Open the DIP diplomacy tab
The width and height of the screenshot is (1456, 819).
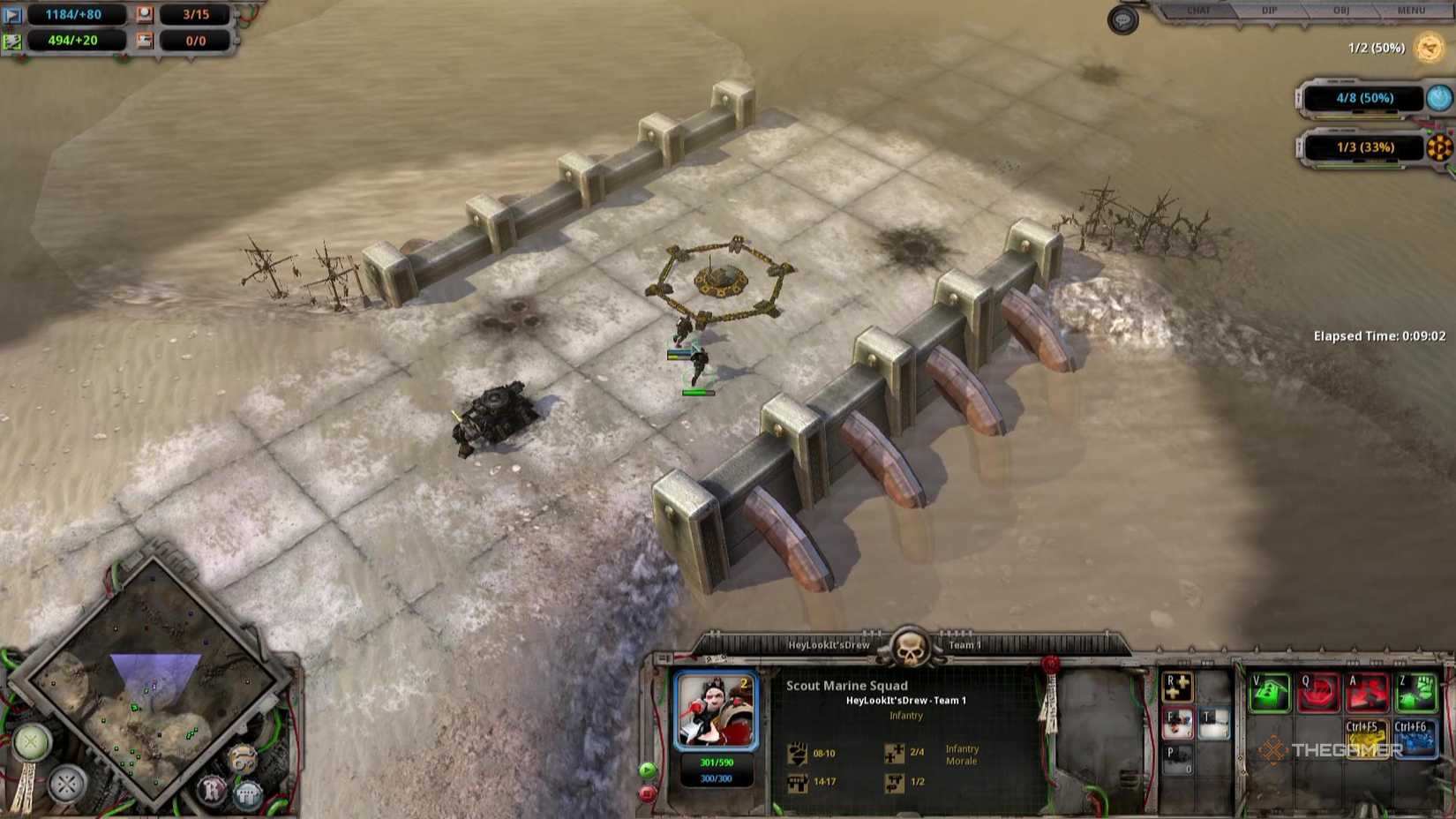[1269, 11]
